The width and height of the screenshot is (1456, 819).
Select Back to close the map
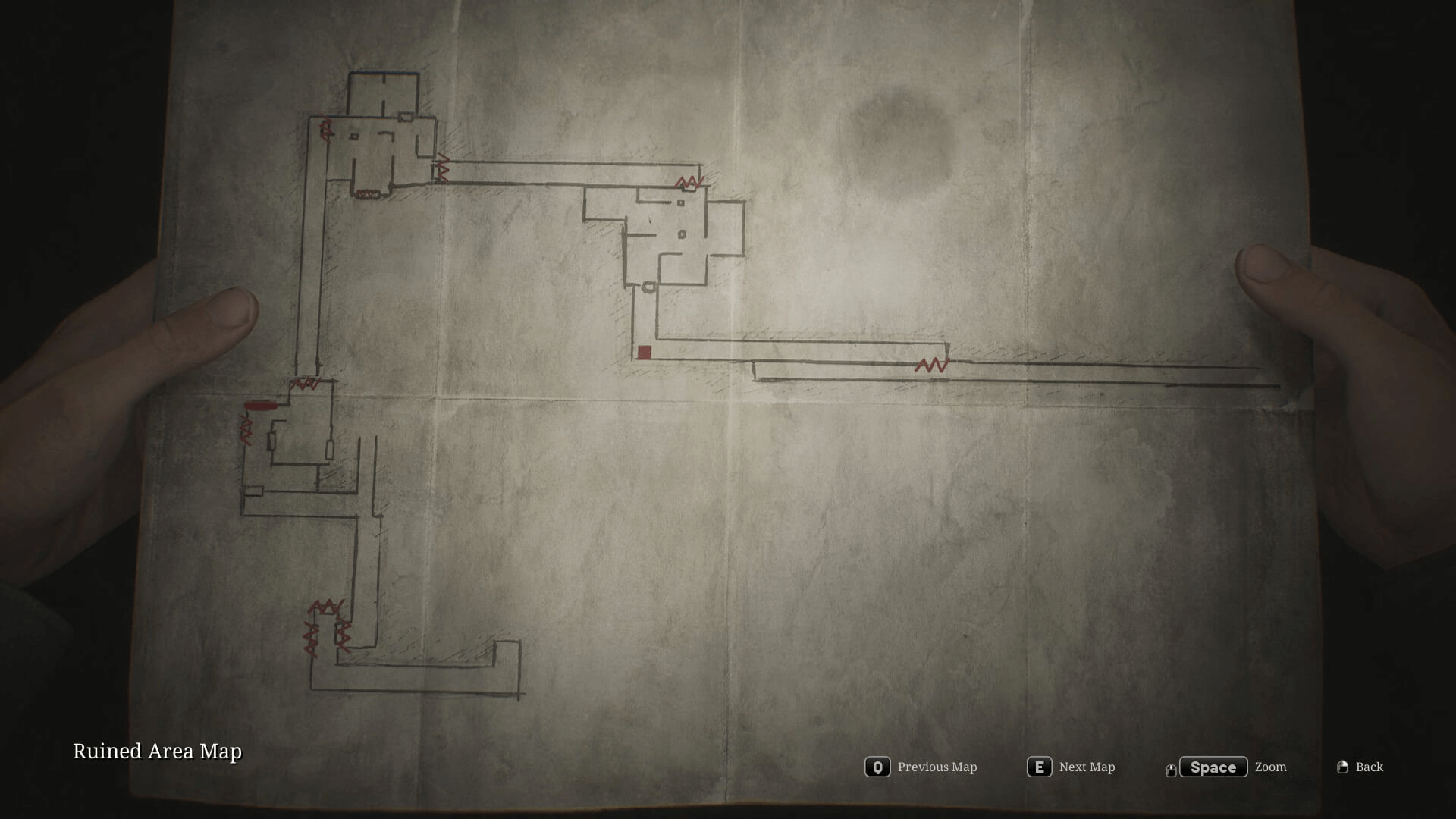click(x=1360, y=767)
